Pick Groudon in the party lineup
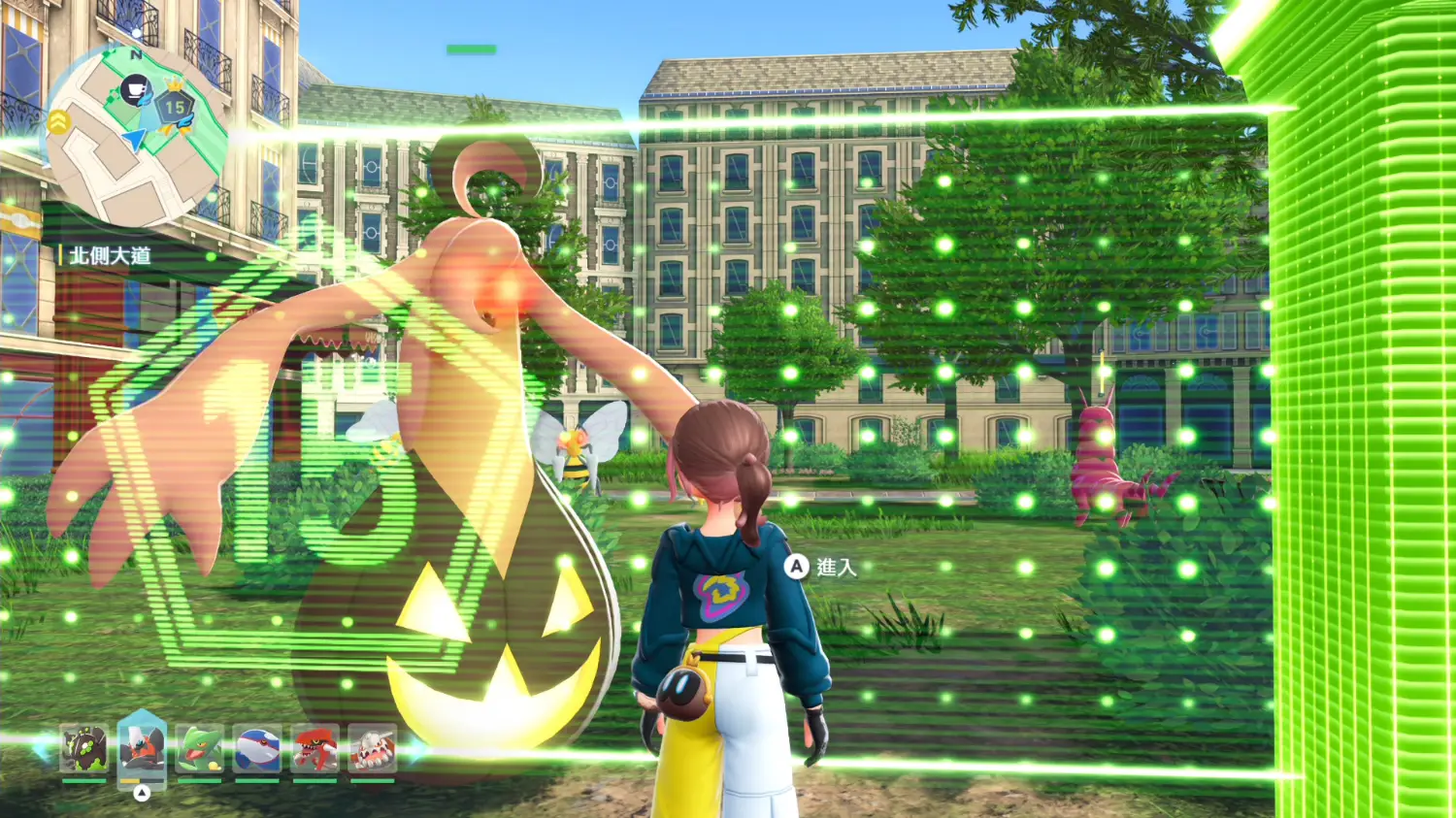This screenshot has height=818, width=1456. 315,749
